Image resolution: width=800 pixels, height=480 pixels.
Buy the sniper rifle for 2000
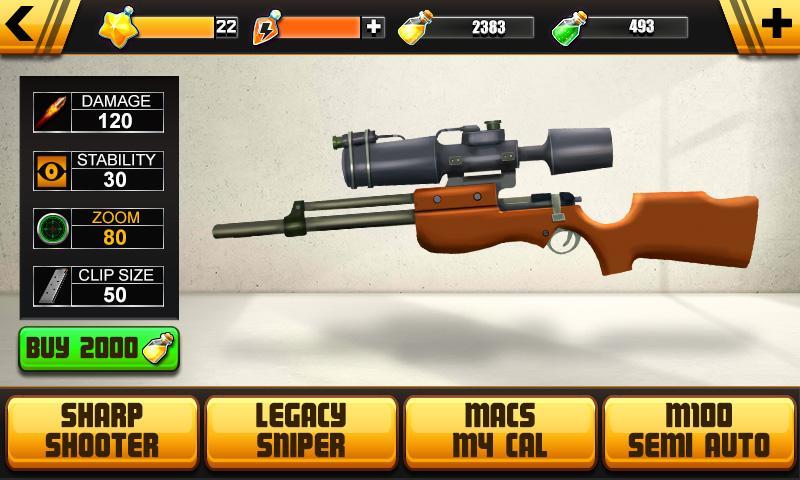pos(98,349)
